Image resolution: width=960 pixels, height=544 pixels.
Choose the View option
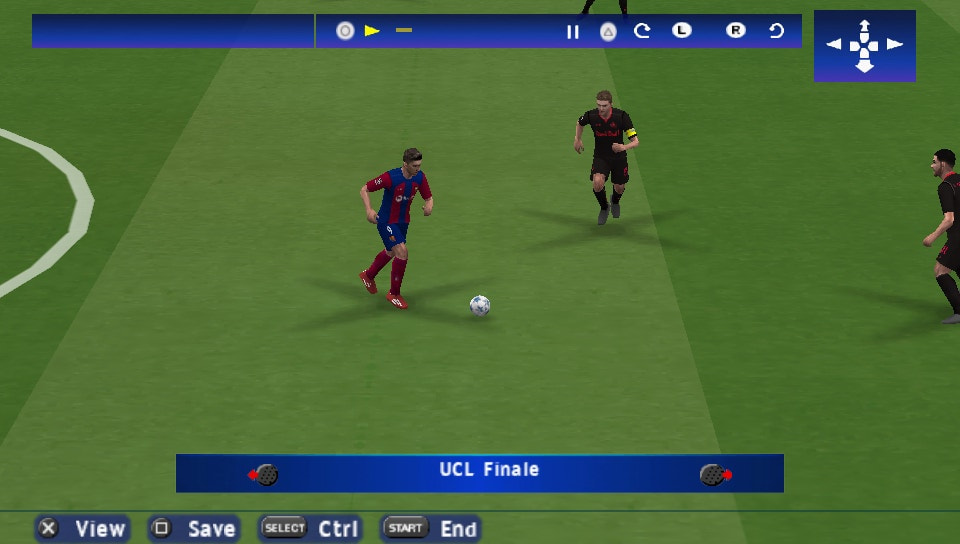click(83, 528)
